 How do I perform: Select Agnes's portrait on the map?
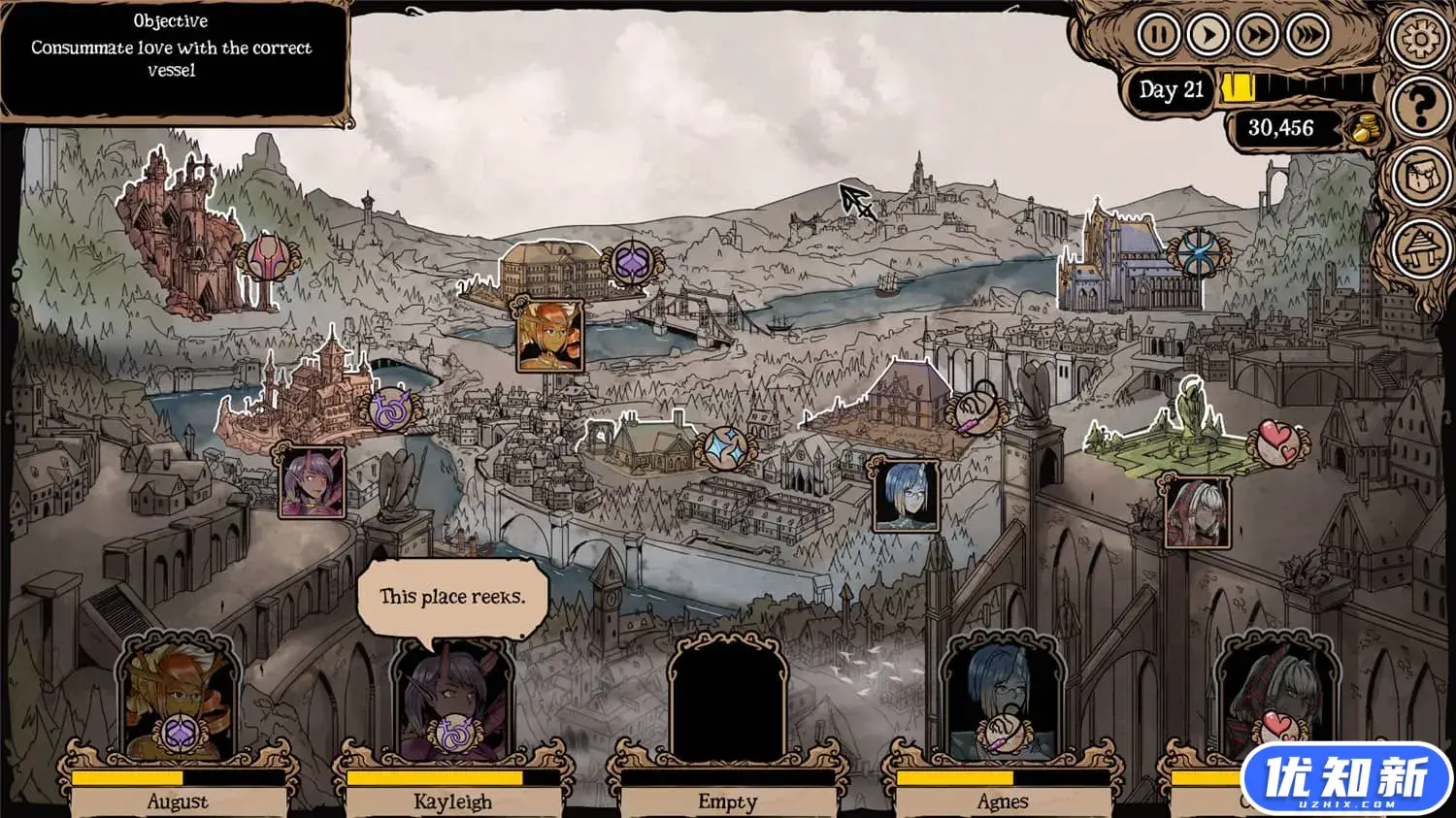[x=906, y=496]
